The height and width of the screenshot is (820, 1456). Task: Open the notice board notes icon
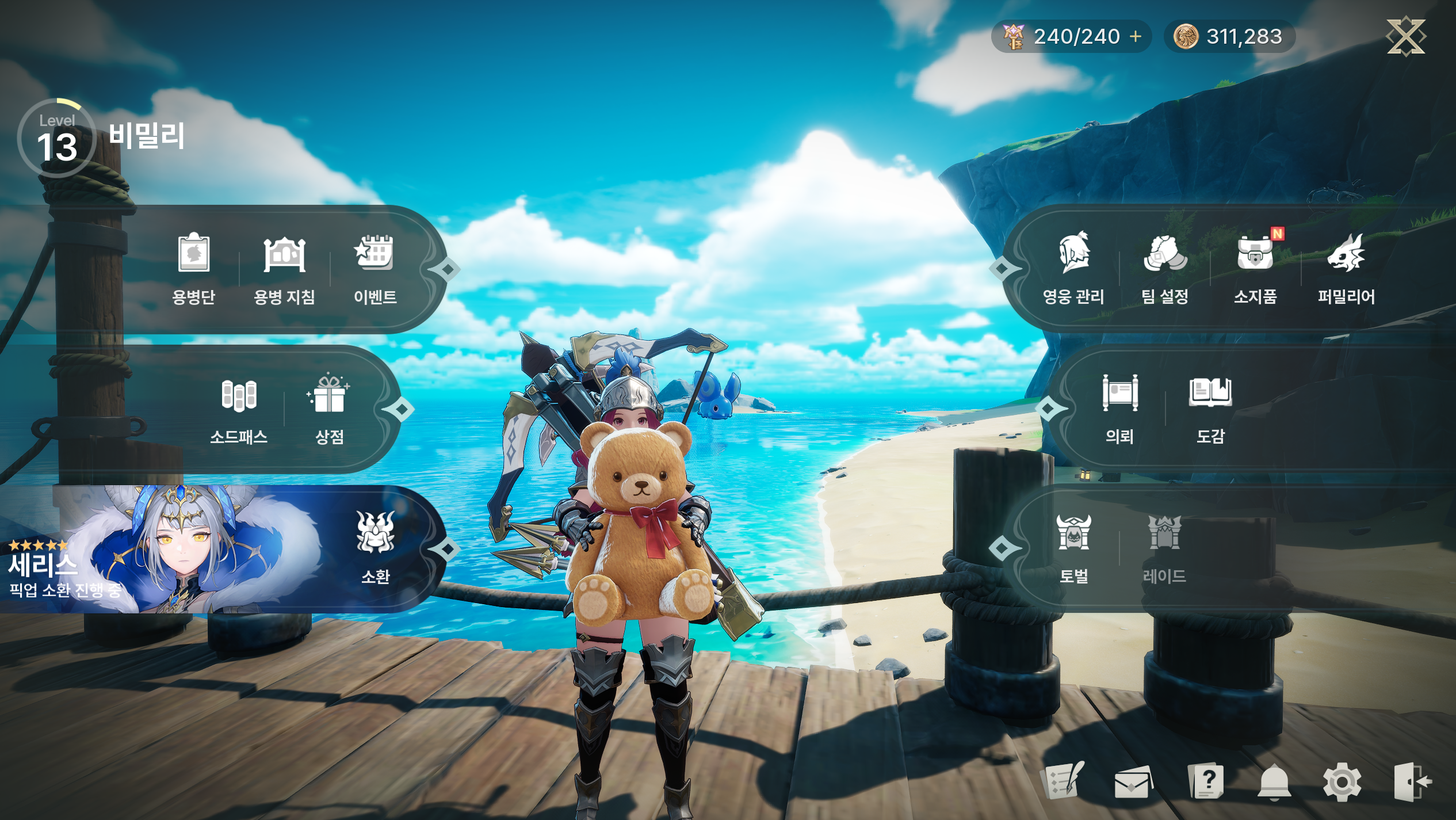point(1065,781)
